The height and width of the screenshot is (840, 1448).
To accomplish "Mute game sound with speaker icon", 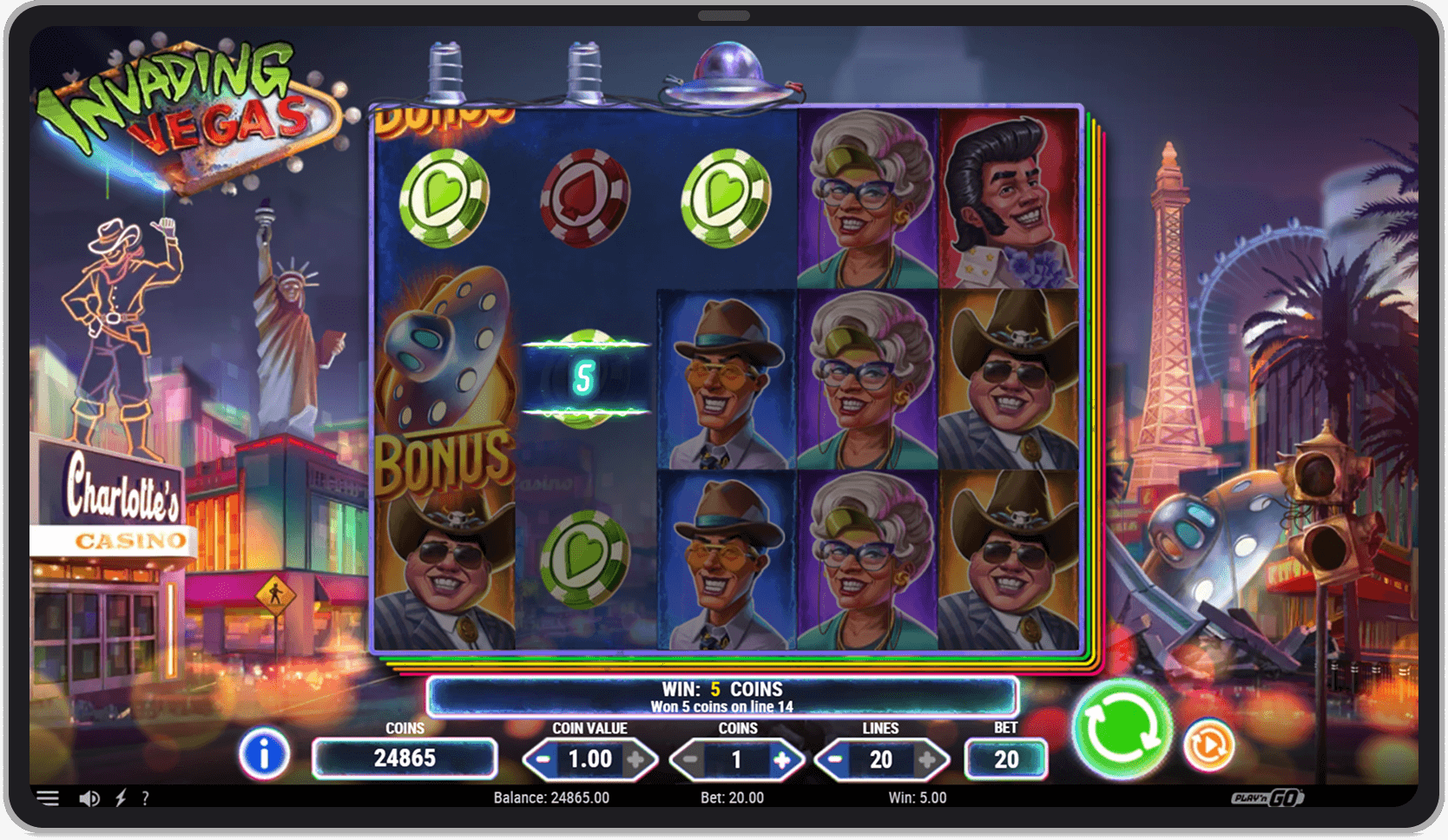I will click(89, 797).
